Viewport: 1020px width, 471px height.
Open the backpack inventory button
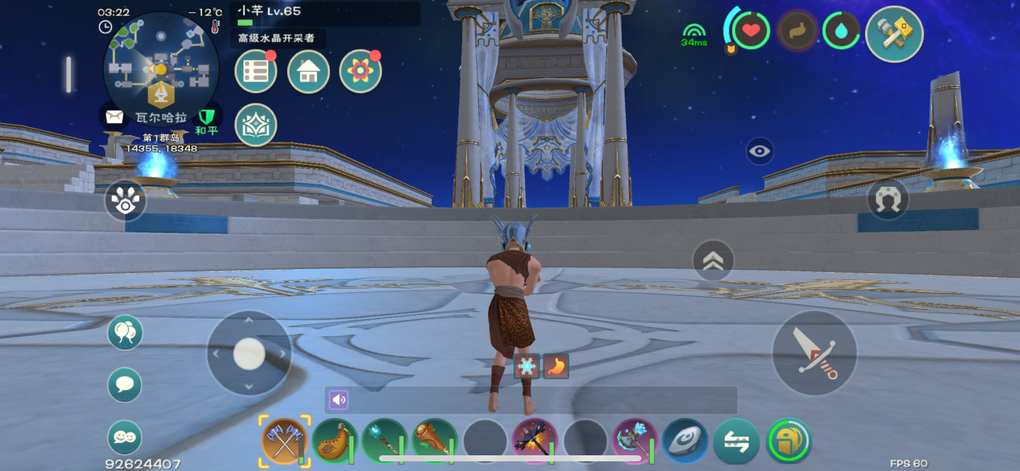coord(788,440)
